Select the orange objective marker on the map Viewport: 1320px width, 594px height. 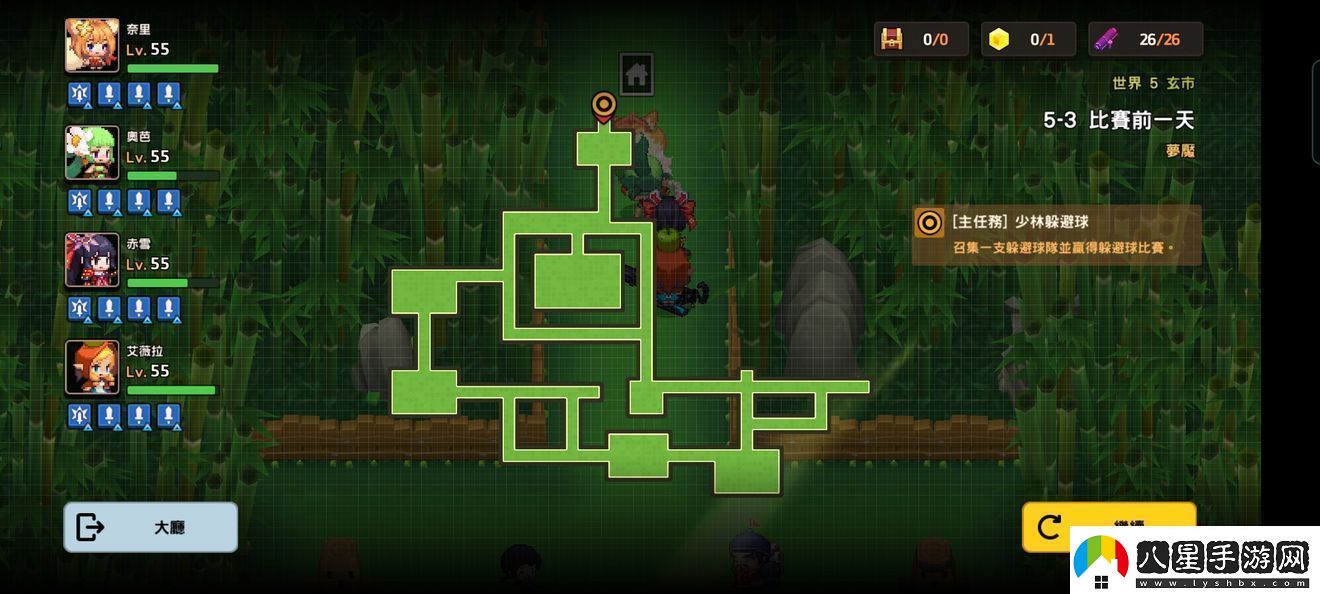point(603,106)
